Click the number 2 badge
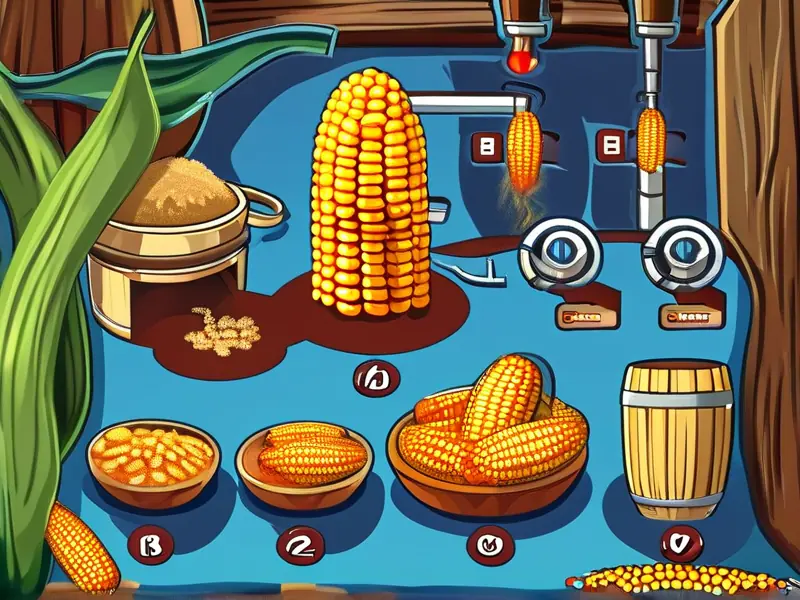The height and width of the screenshot is (600, 800). point(299,544)
